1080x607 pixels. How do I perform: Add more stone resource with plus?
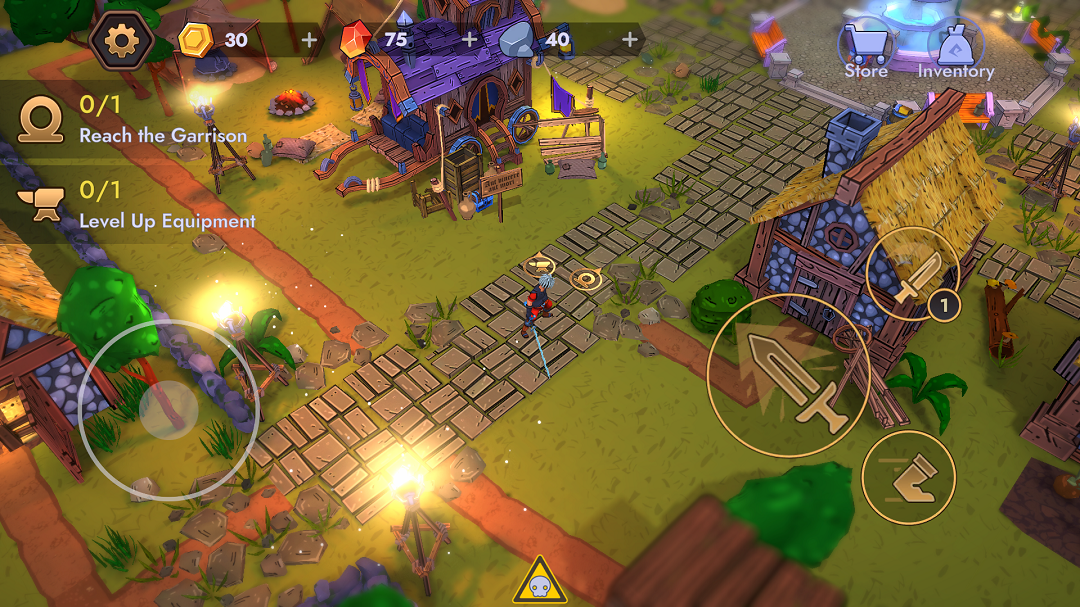630,40
